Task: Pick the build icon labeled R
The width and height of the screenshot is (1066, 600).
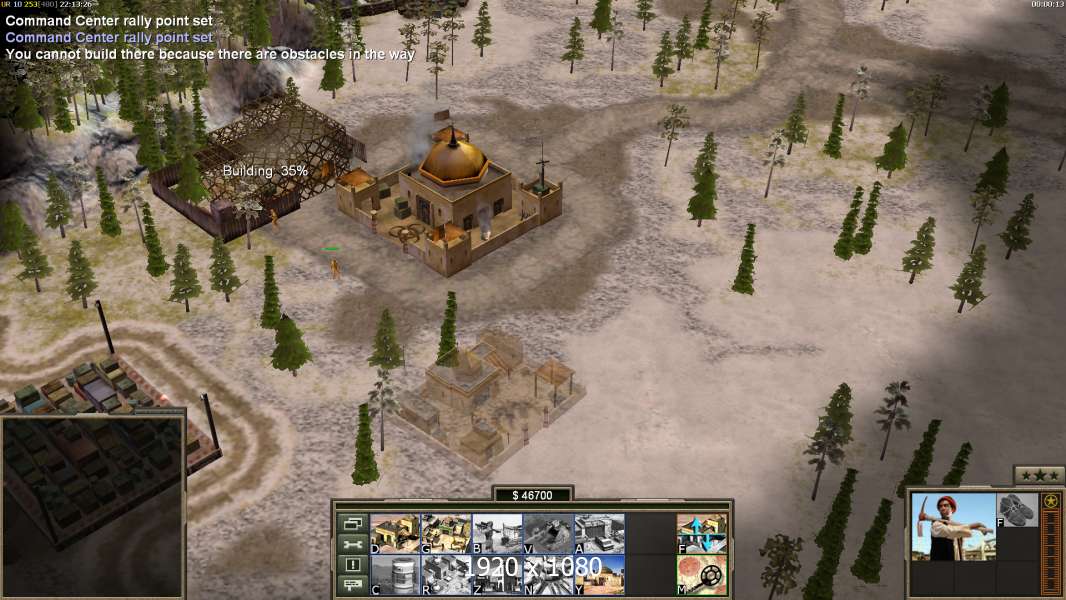Action: [446, 574]
